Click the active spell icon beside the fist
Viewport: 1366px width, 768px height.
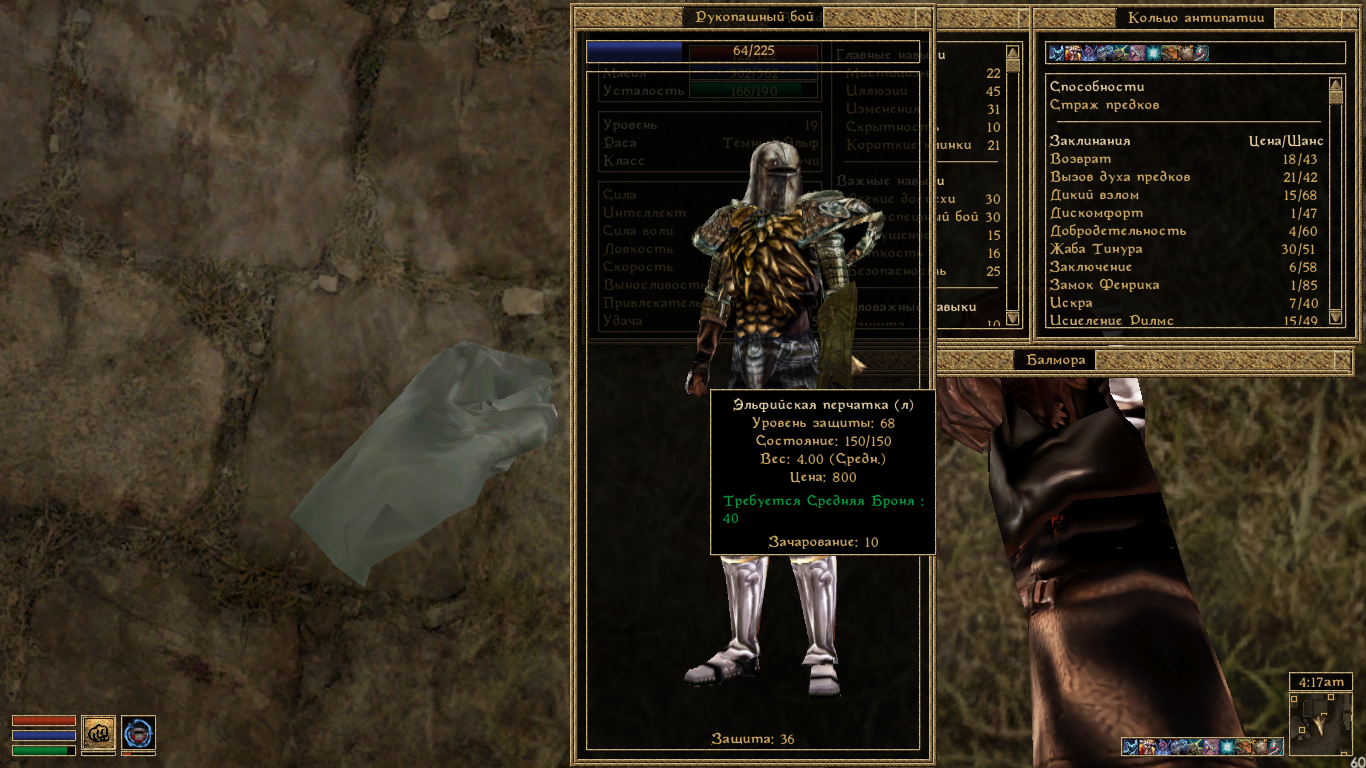[x=138, y=733]
